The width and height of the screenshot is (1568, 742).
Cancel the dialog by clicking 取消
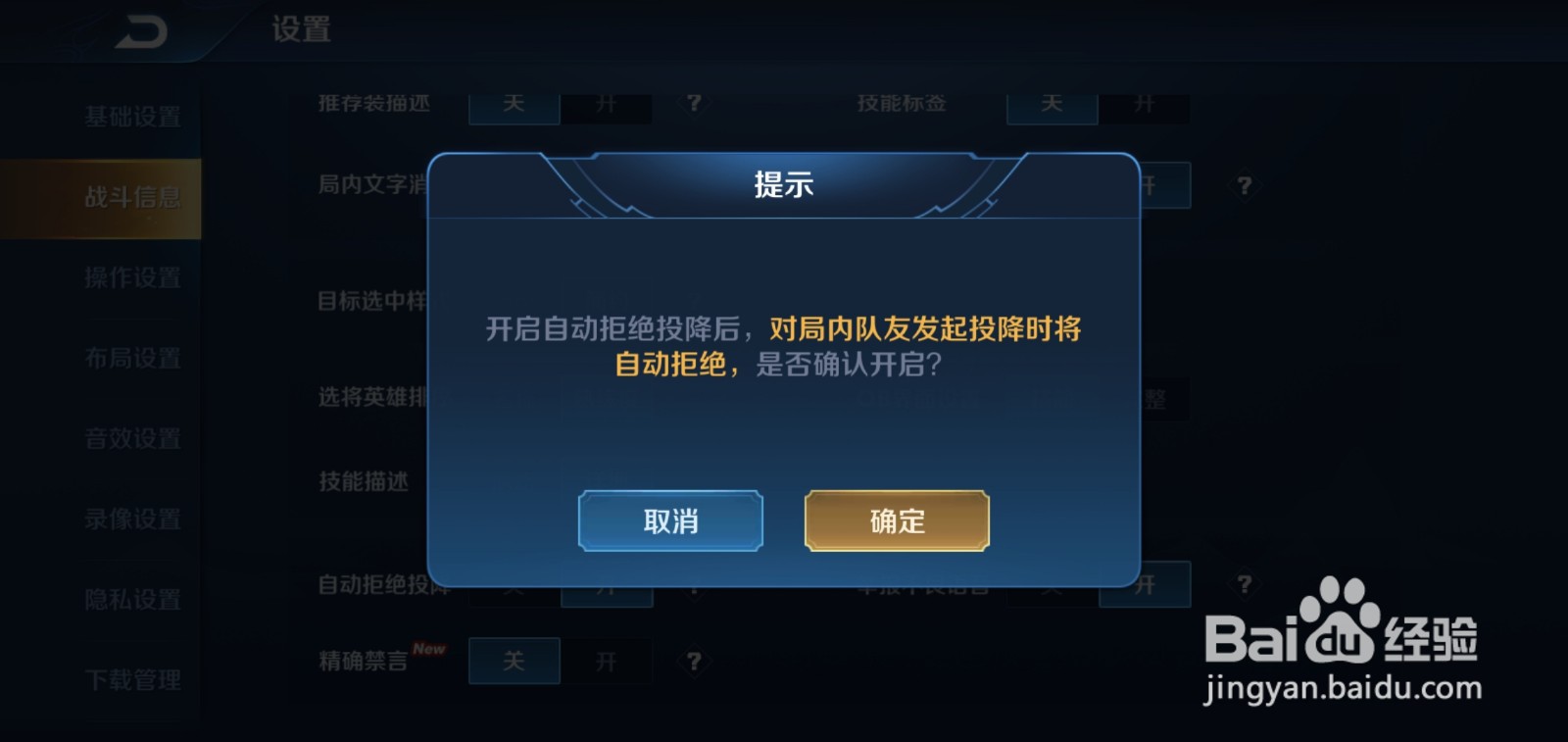669,521
